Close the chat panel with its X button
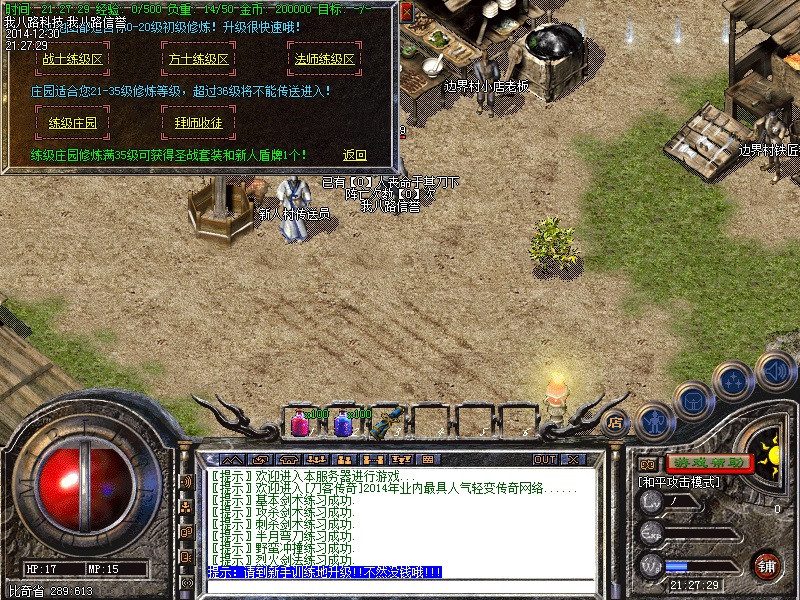 [x=573, y=459]
